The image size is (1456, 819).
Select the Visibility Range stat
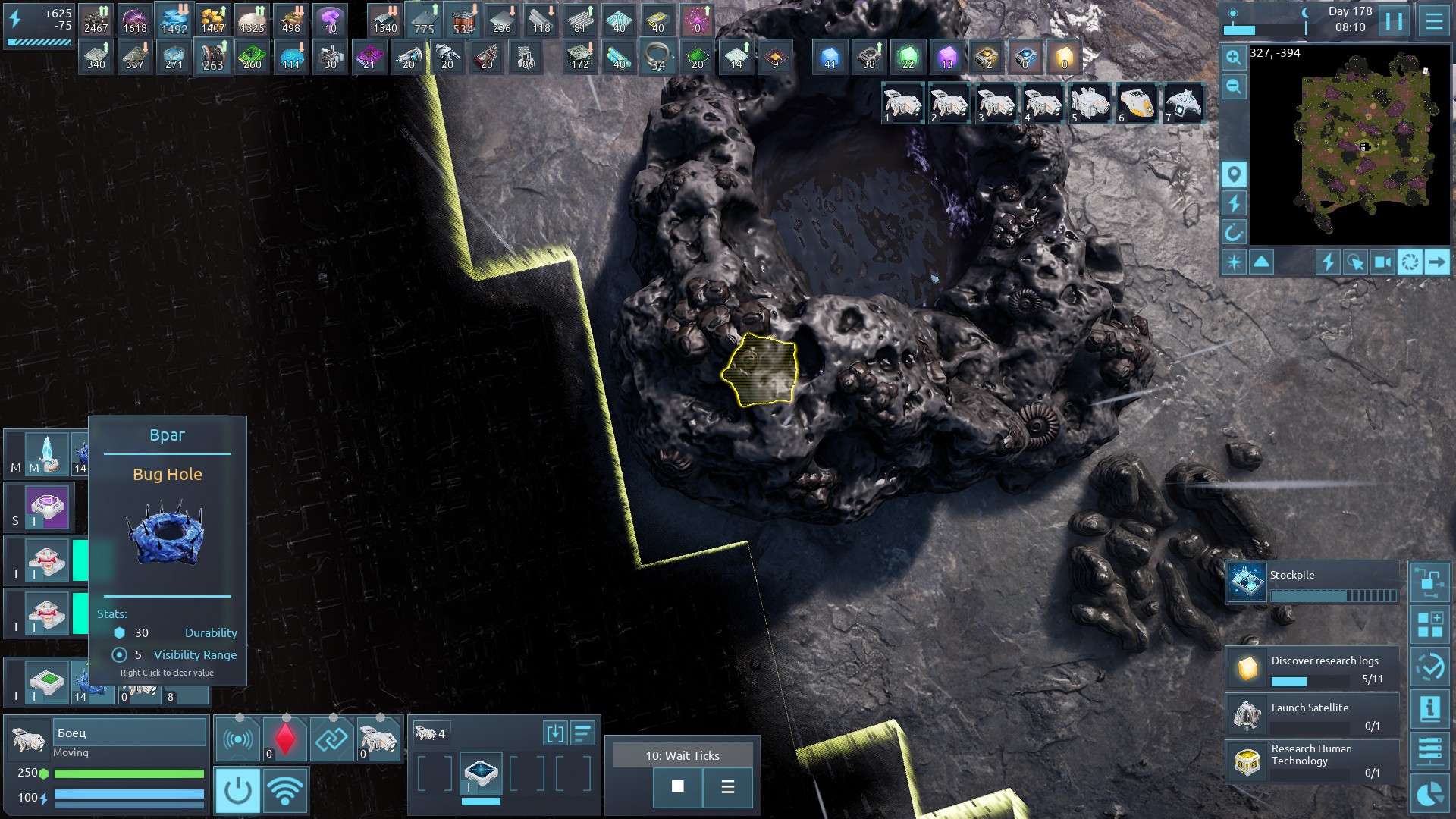click(195, 654)
